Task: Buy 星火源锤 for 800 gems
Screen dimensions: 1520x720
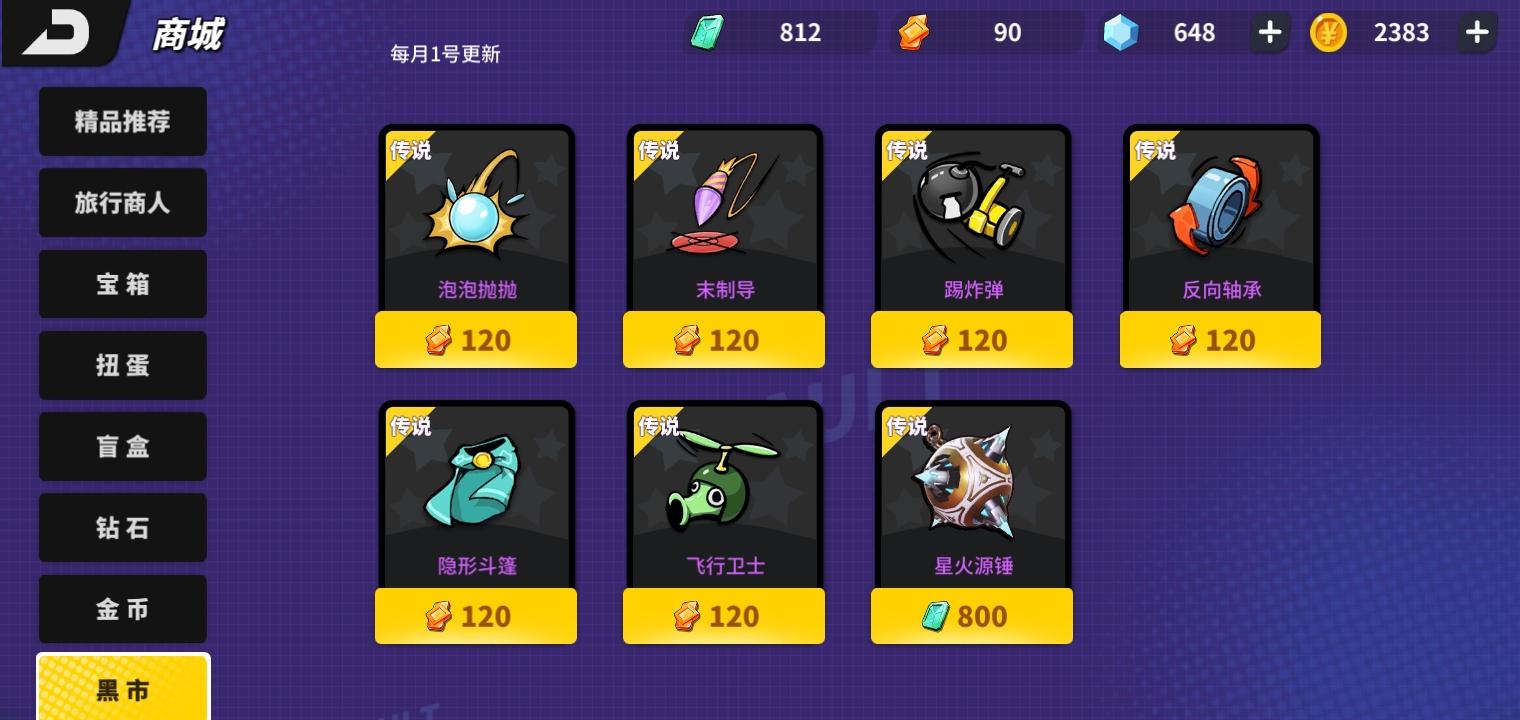Action: [x=971, y=616]
